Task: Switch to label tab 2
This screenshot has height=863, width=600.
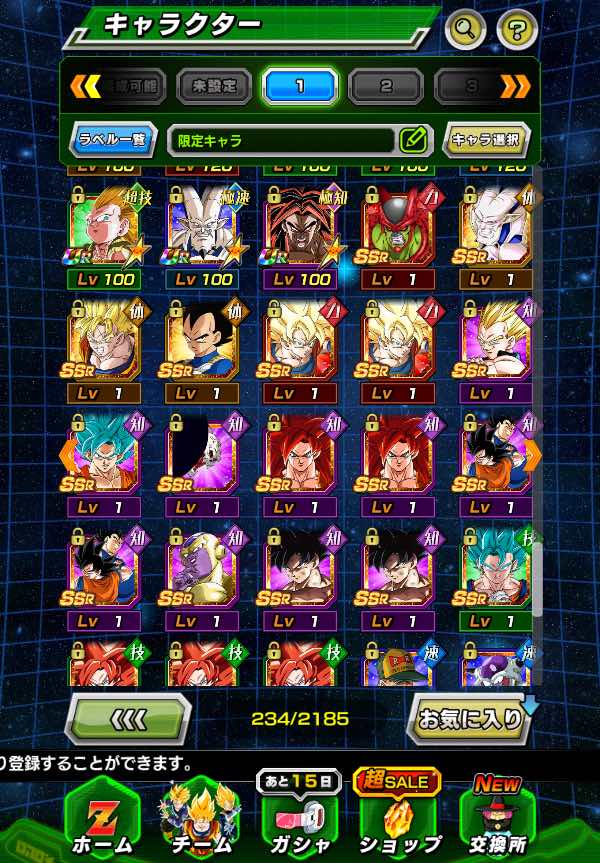Action: [386, 86]
